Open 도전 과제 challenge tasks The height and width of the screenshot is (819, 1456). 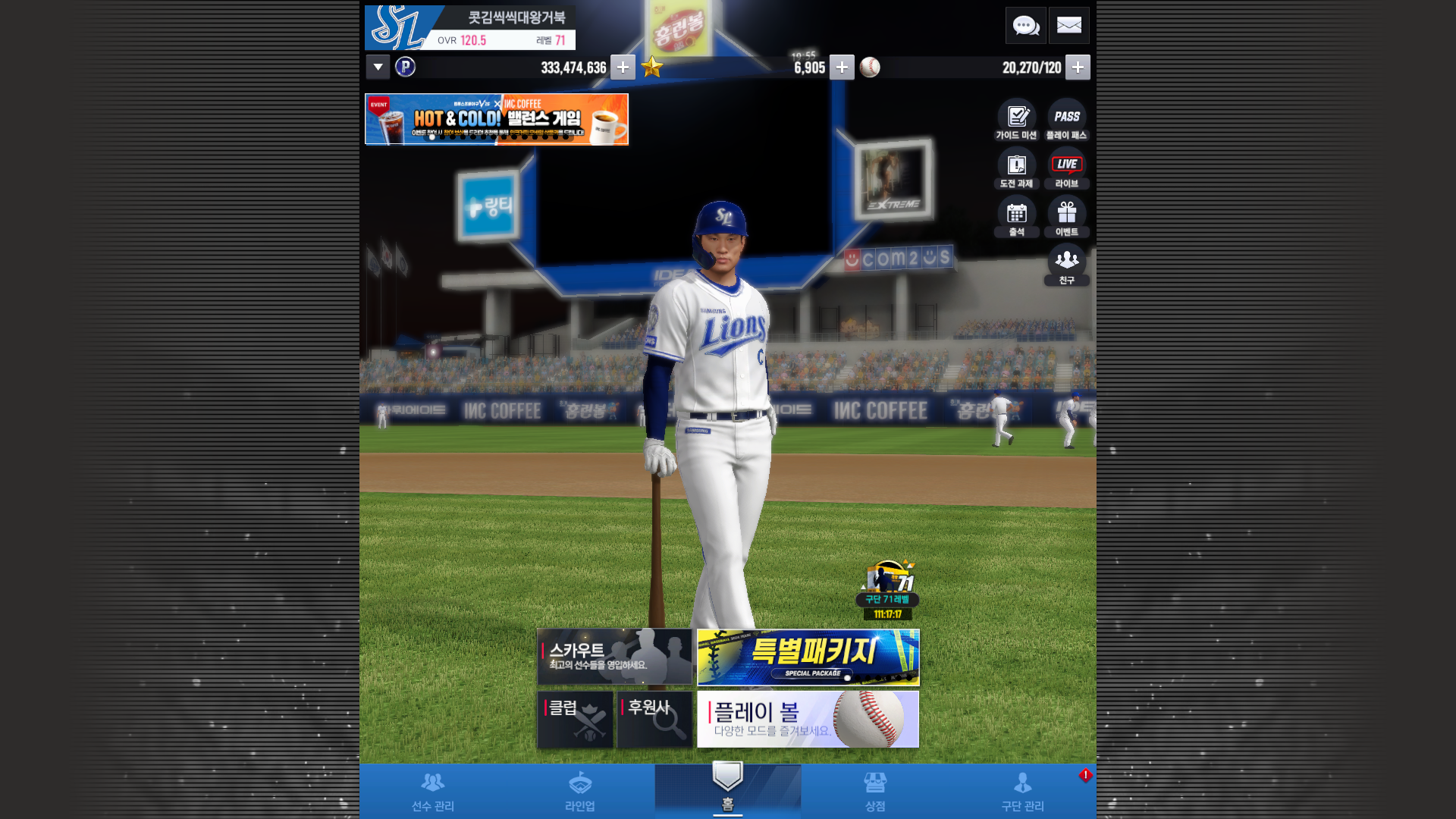1016,168
